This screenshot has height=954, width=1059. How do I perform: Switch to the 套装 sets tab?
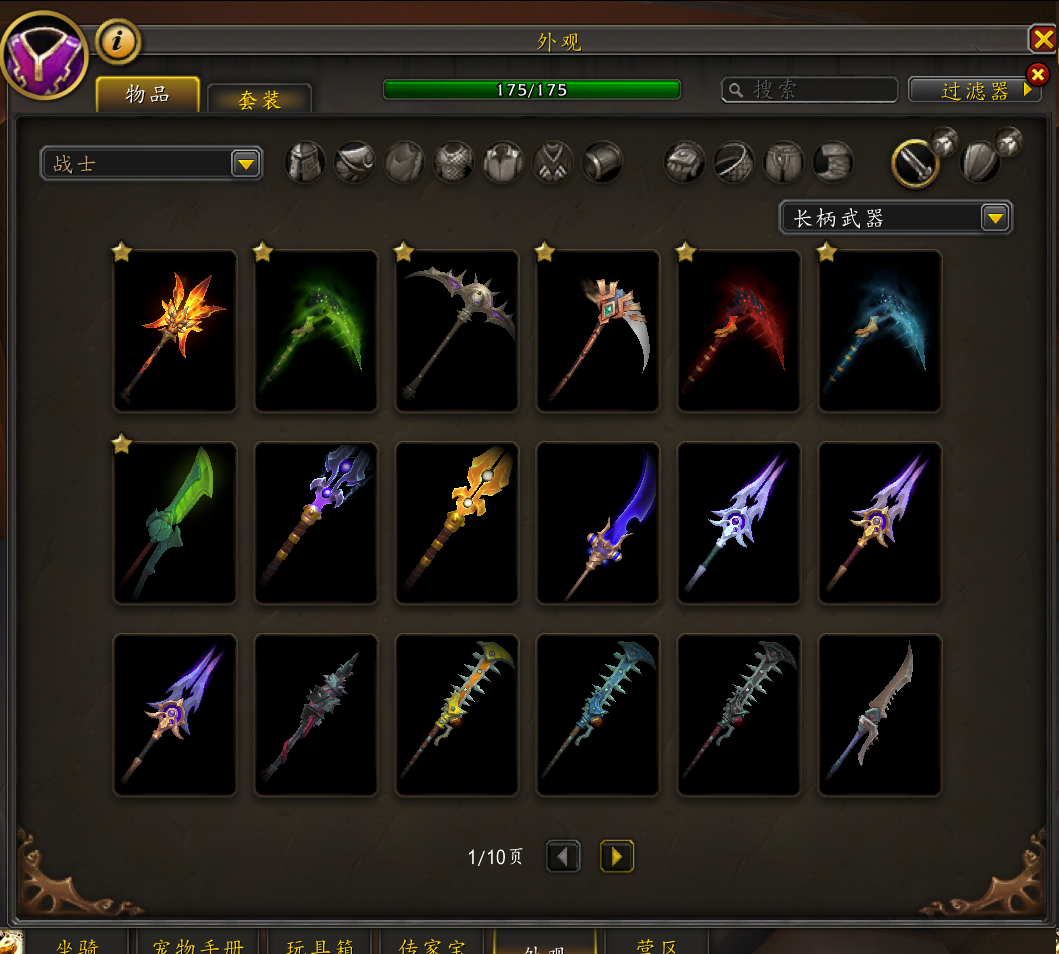pos(259,99)
